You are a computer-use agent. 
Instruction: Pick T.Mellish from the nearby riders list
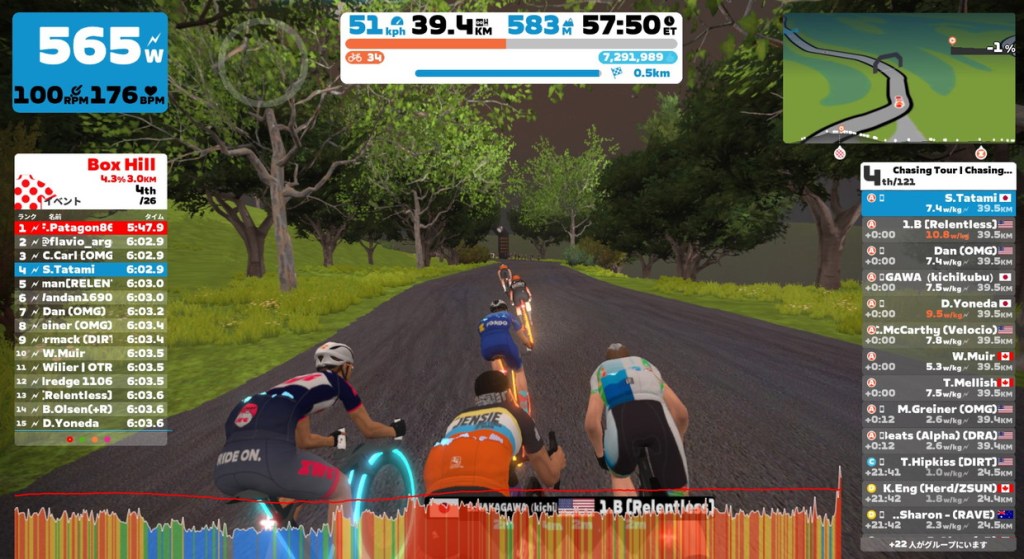(938, 387)
